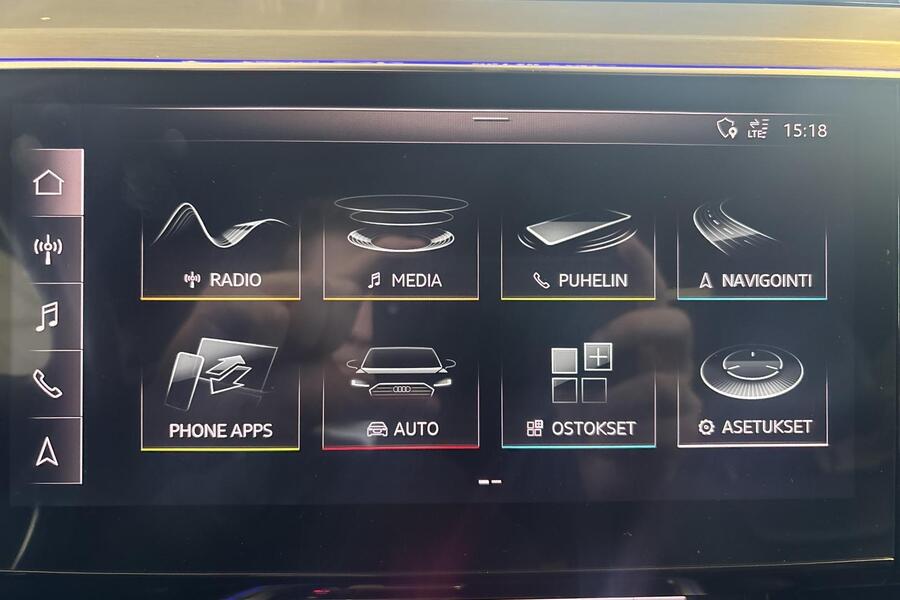Click the music note sidebar shortcut
The width and height of the screenshot is (900, 600).
48,316
